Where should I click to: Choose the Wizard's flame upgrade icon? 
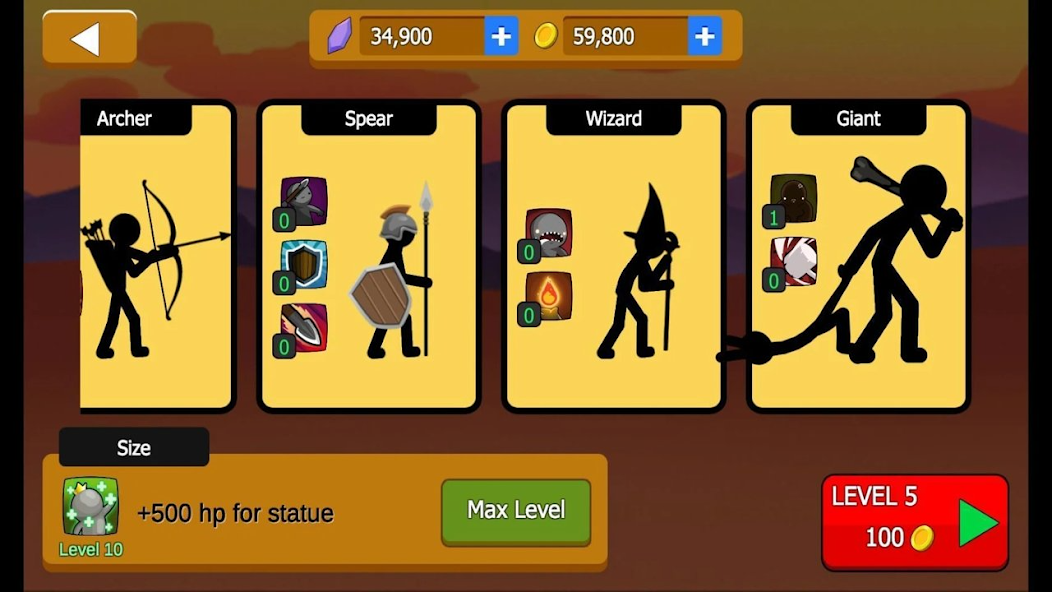[549, 295]
